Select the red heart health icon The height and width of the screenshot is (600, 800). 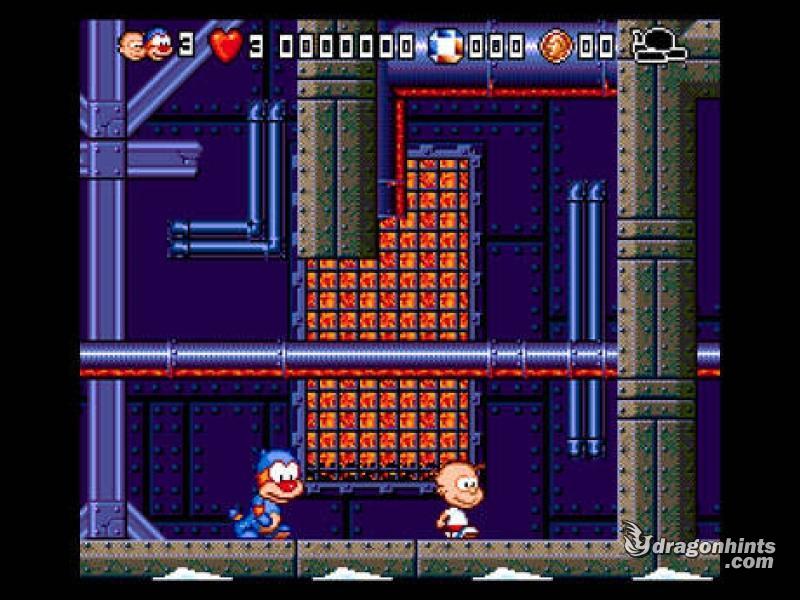click(226, 45)
